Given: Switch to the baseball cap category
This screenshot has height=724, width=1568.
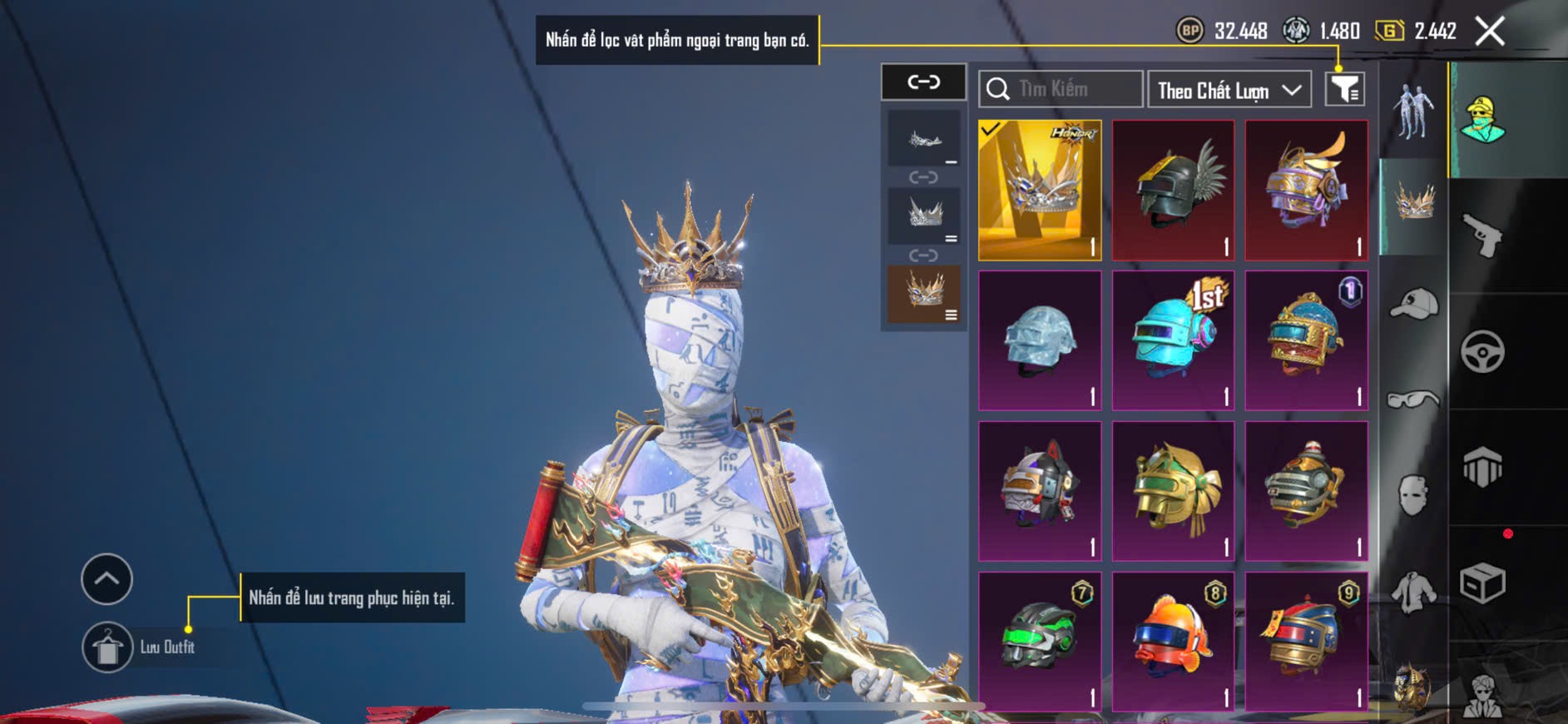Looking at the screenshot, I should click(1413, 303).
